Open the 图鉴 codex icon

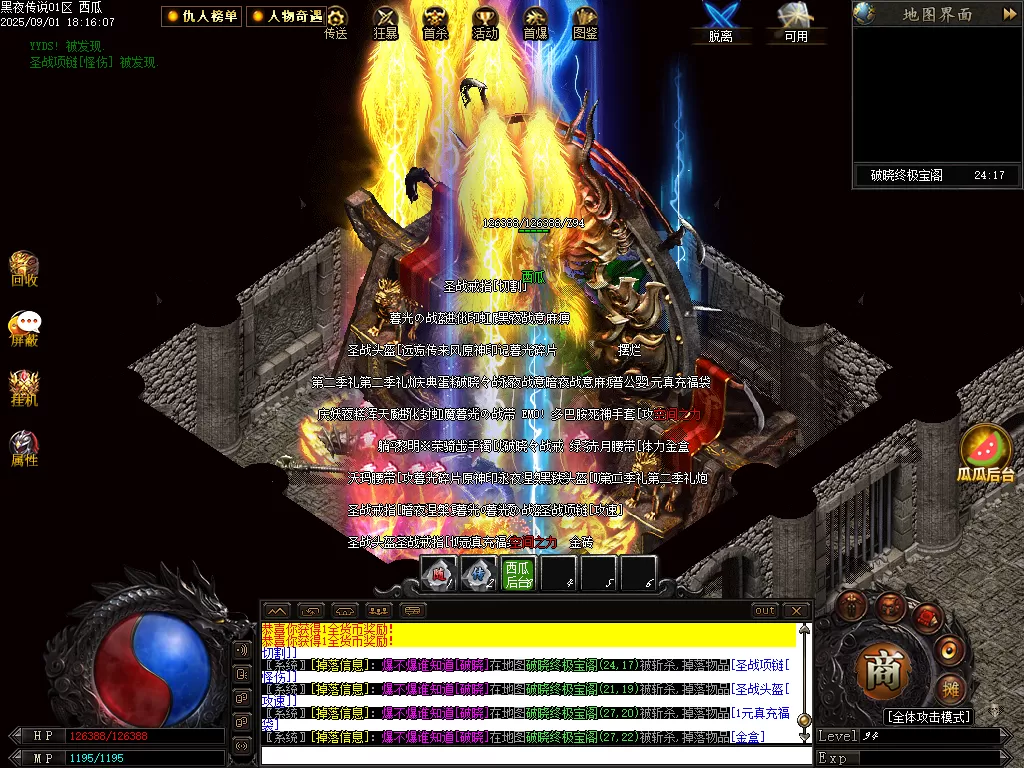[585, 20]
